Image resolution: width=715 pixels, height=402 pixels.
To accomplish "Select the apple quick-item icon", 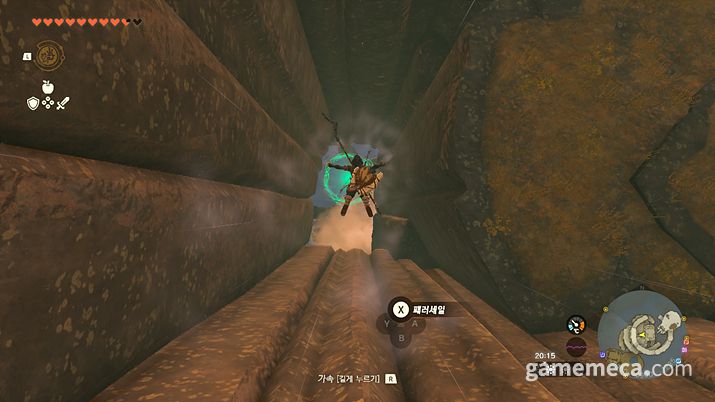I will 47,87.
